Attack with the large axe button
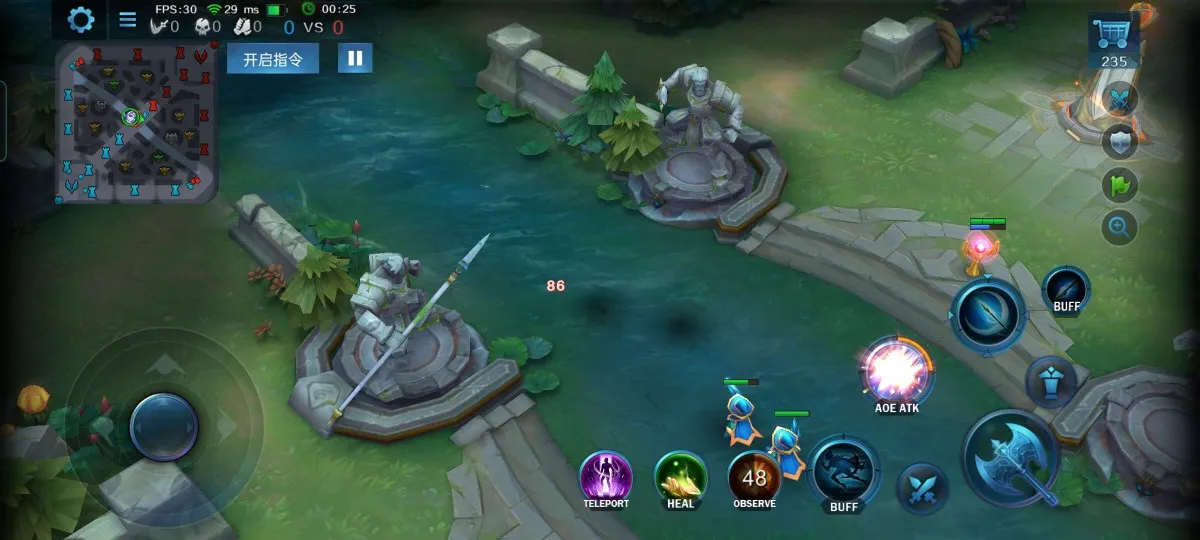The image size is (1200, 540). pyautogui.click(x=1013, y=459)
